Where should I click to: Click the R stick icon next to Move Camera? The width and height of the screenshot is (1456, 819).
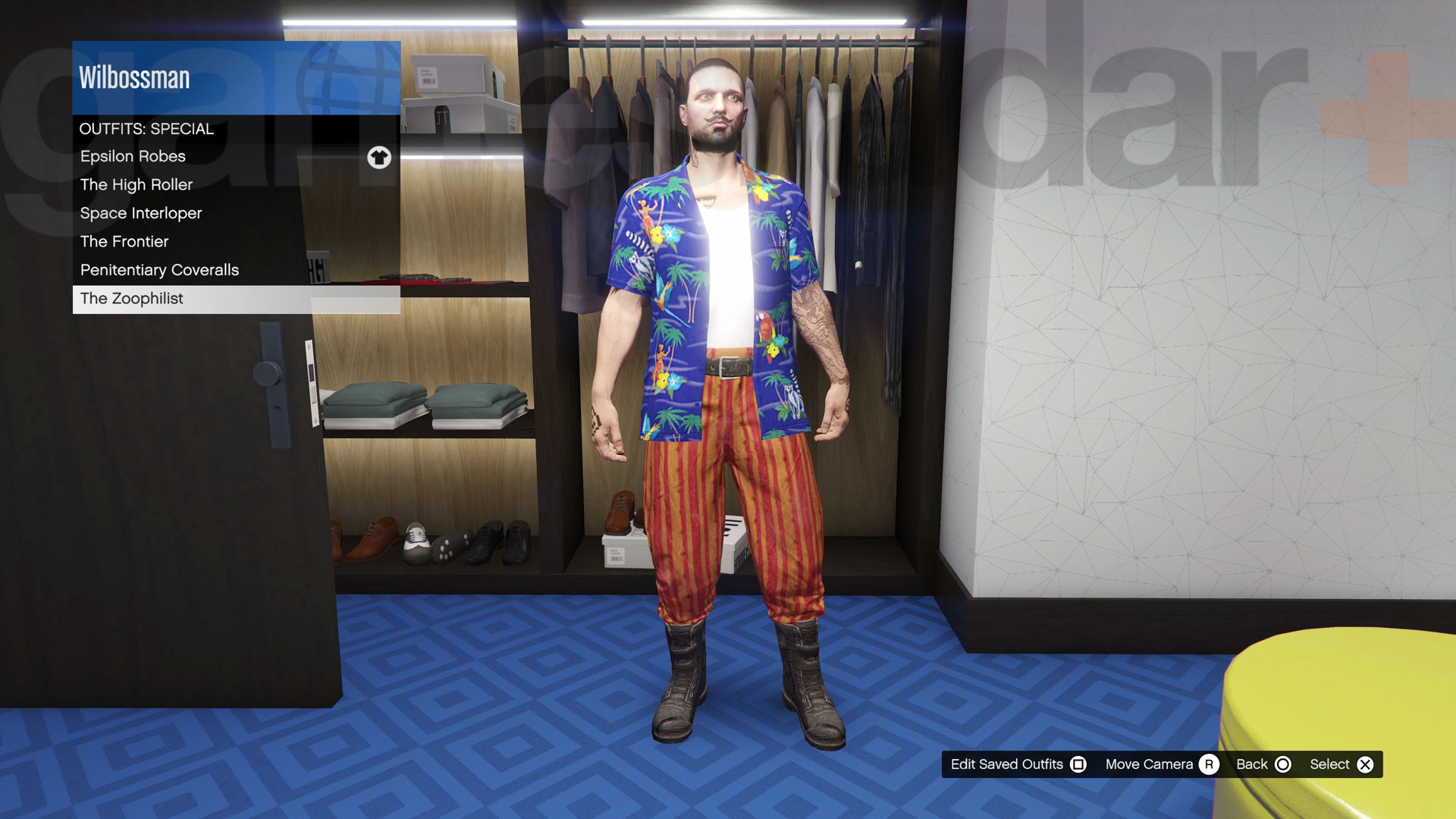(1209, 764)
